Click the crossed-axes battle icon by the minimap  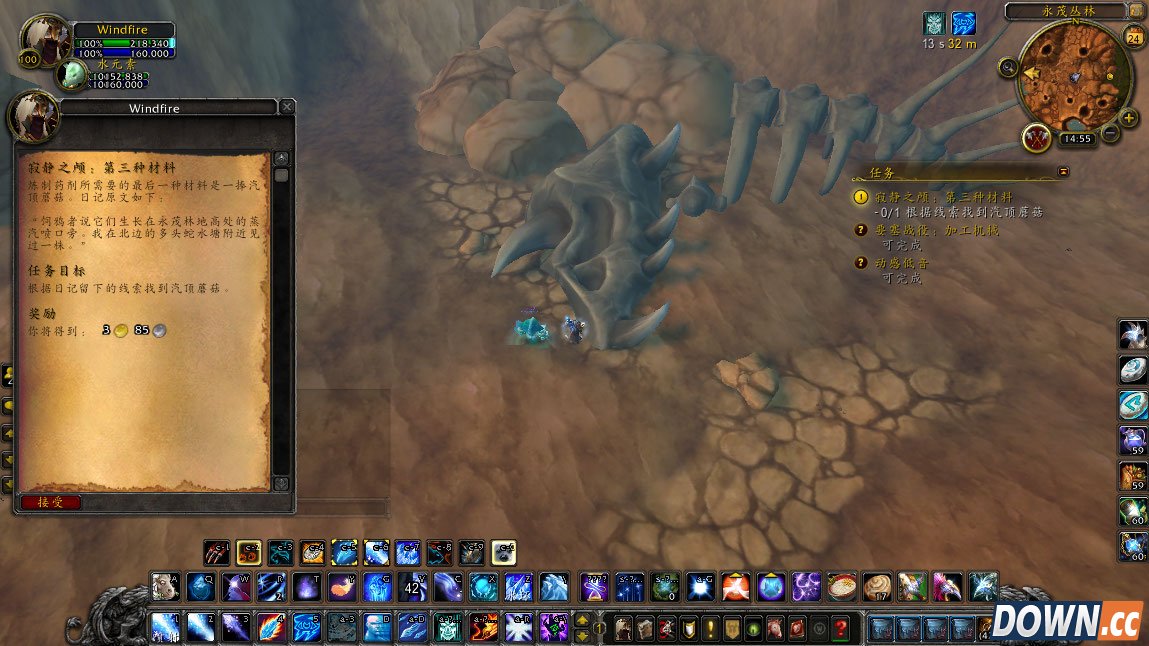1036,136
